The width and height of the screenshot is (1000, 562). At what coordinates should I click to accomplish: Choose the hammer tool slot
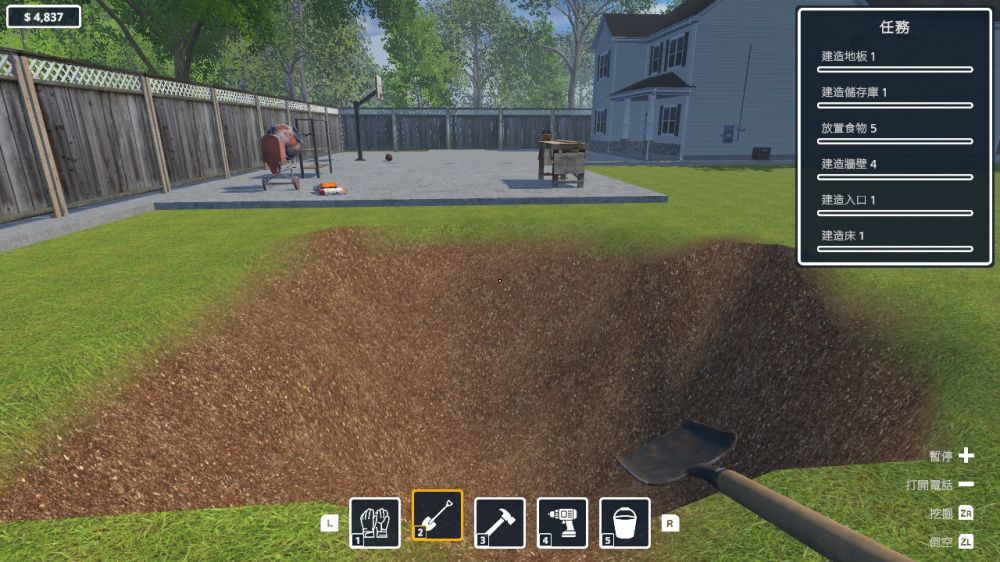coord(500,522)
